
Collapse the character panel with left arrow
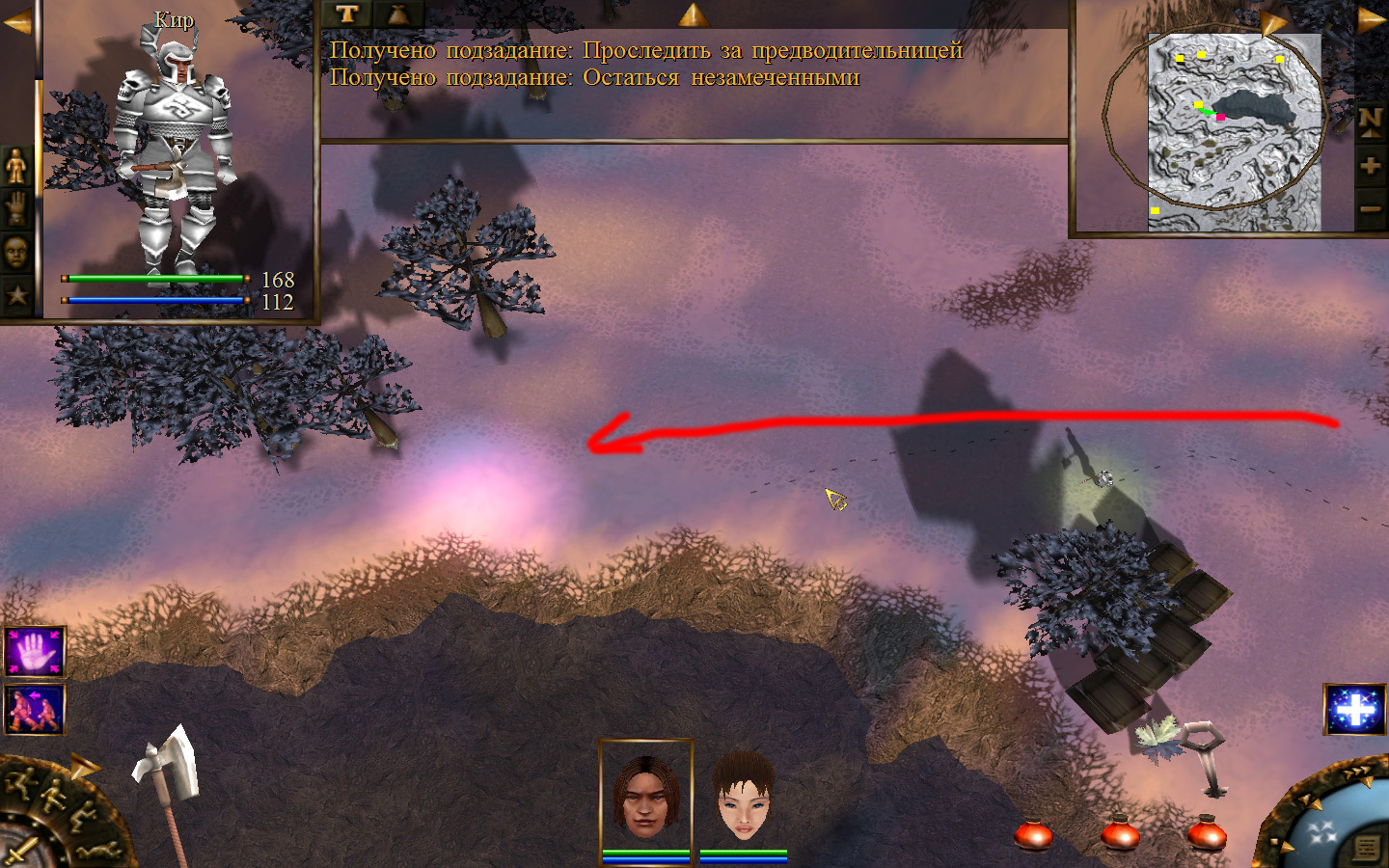click(x=16, y=23)
